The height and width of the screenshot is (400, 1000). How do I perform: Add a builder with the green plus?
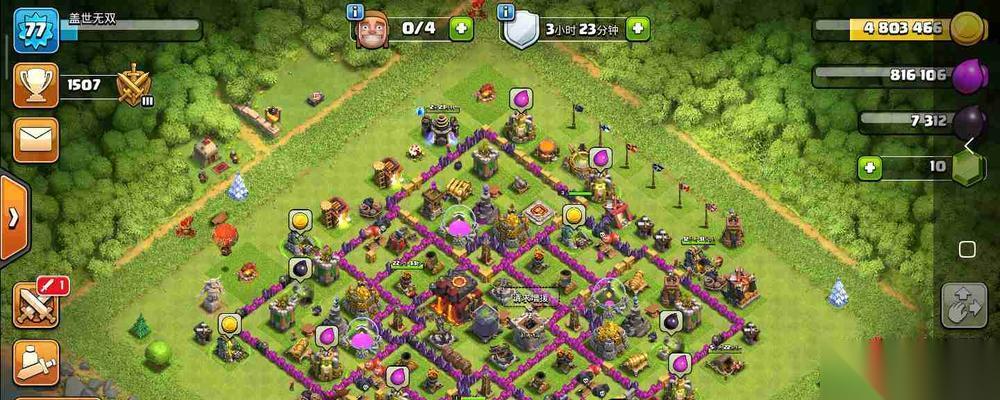tap(461, 28)
